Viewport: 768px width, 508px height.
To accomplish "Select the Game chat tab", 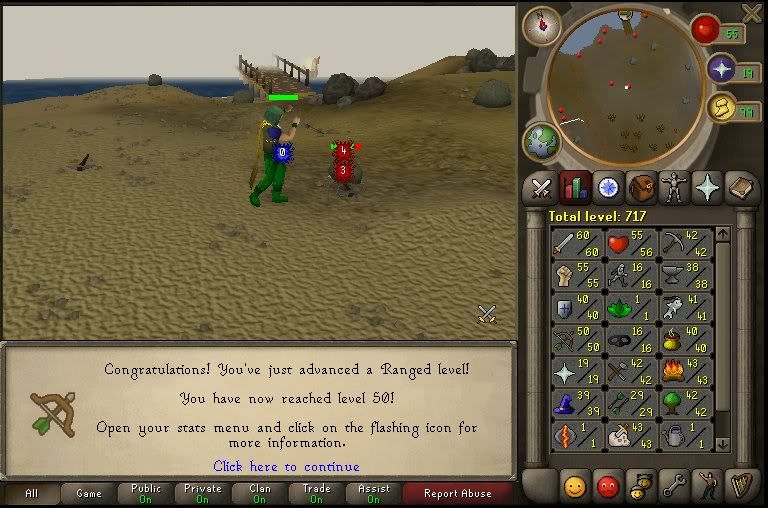I will tap(89, 493).
